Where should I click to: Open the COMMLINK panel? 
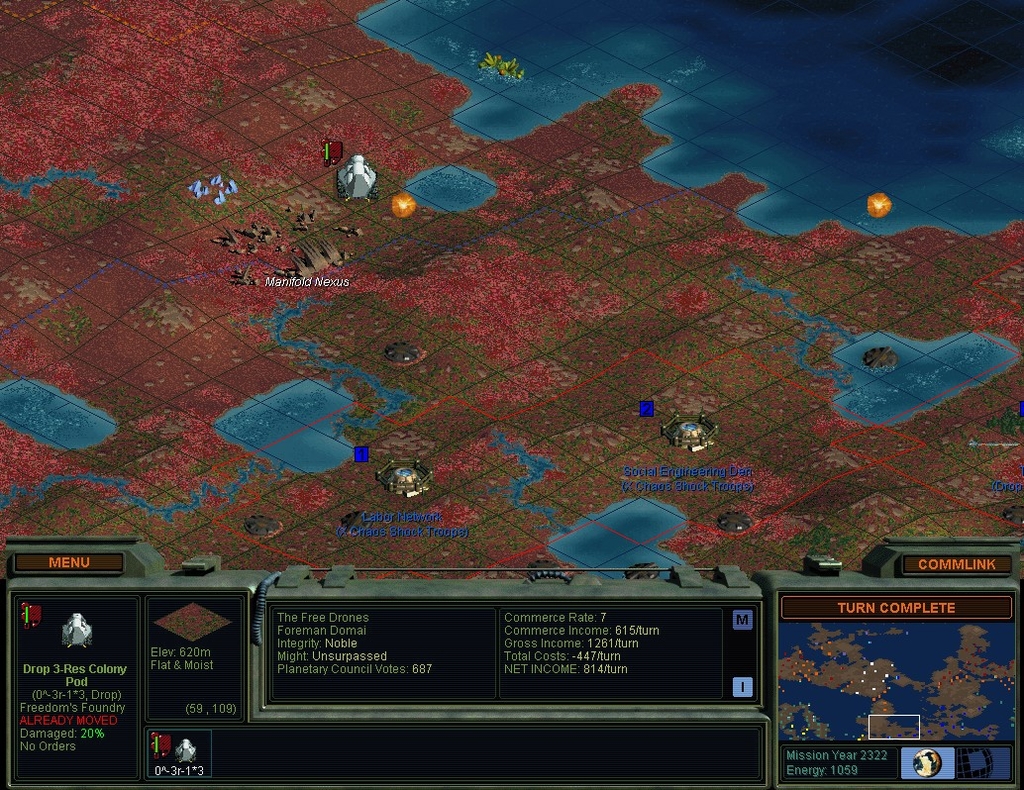[956, 564]
